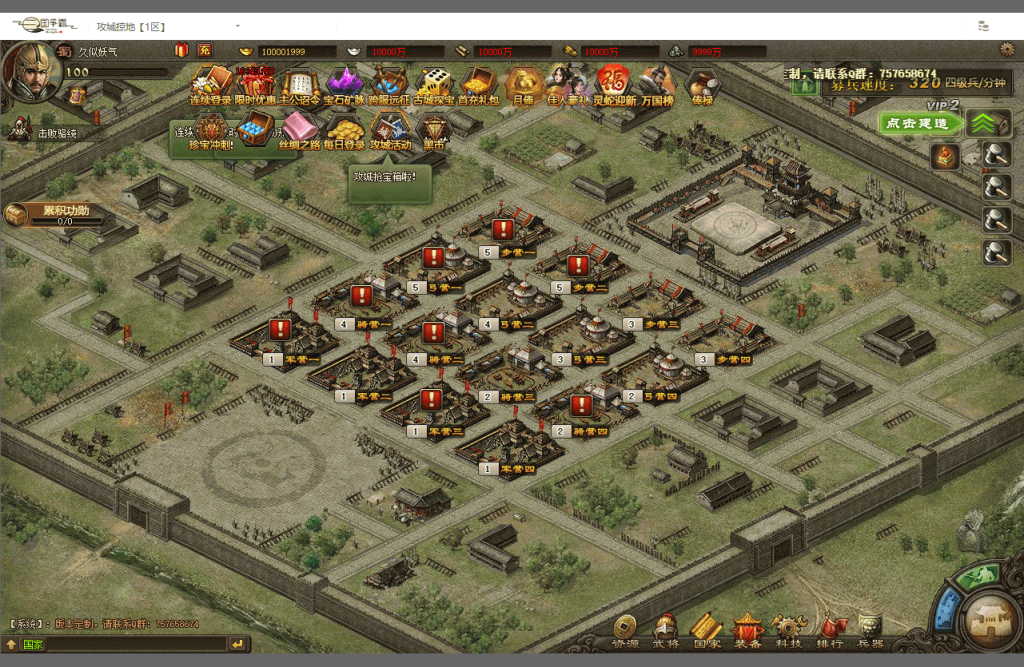Viewport: 1024px width, 667px height.
Task: Click the round city gate button
Action: coord(987,618)
